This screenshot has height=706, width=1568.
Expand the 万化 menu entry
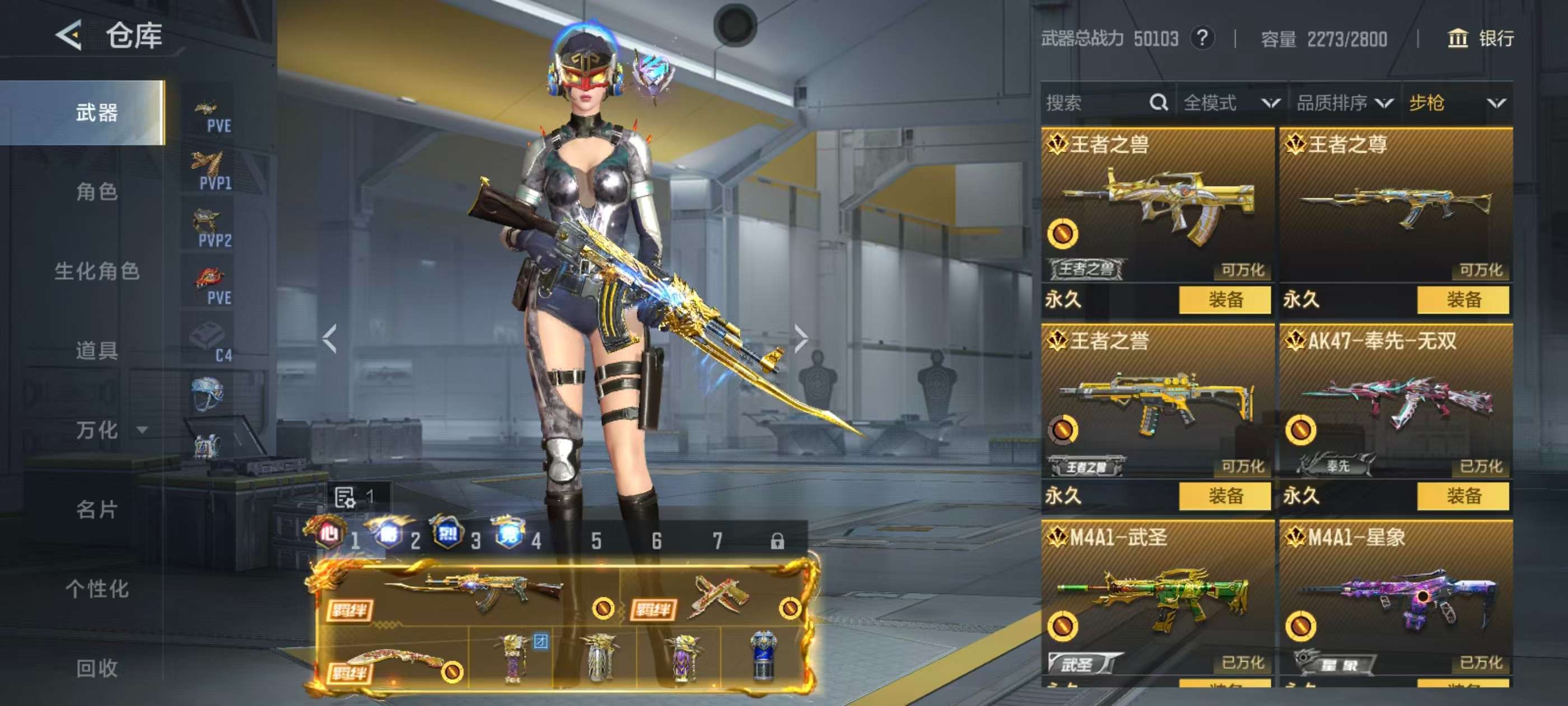click(110, 430)
